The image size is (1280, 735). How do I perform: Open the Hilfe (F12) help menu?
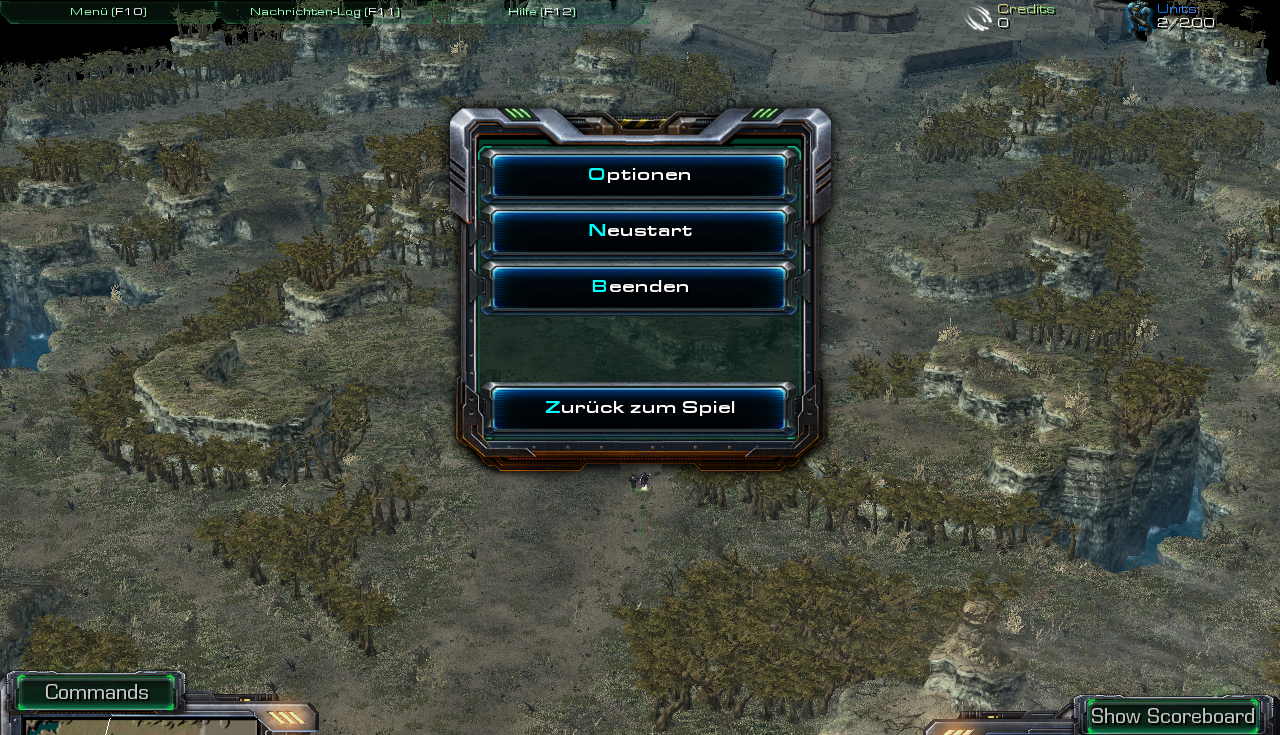click(541, 12)
